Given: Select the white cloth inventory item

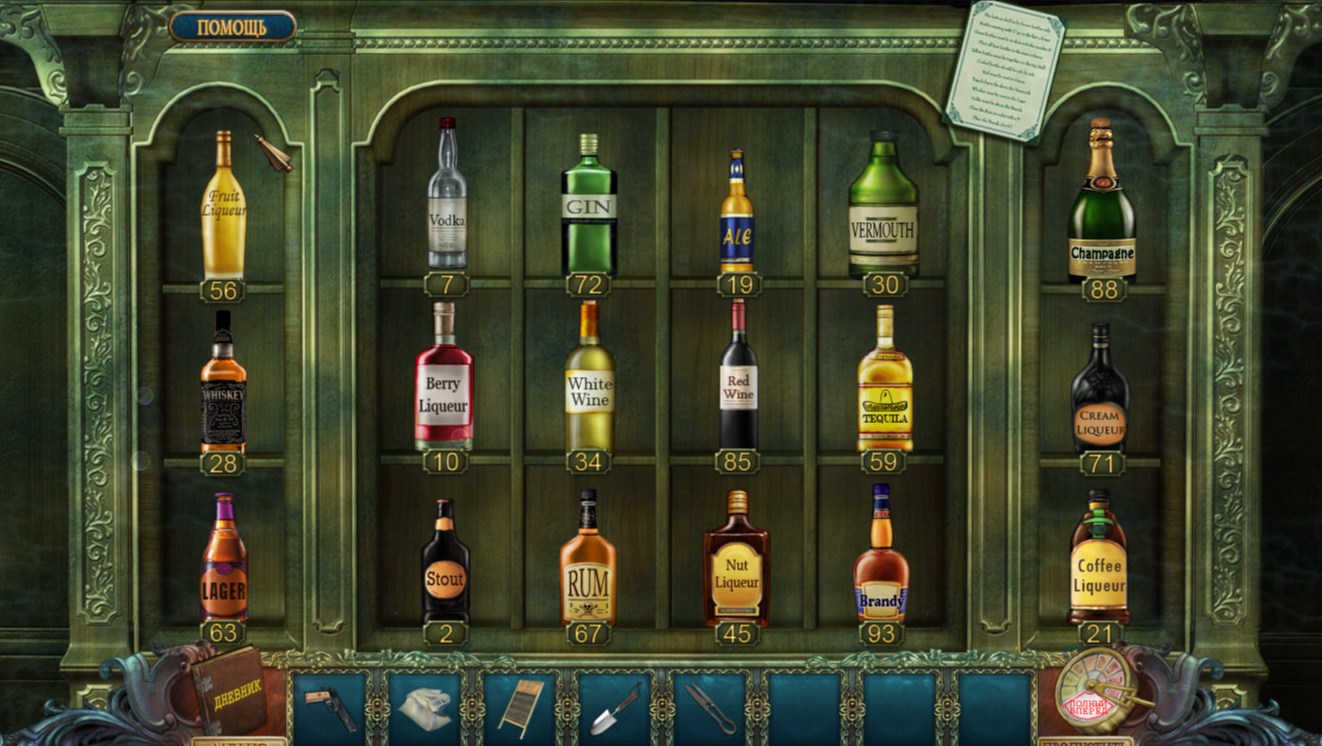Looking at the screenshot, I should pos(424,706).
